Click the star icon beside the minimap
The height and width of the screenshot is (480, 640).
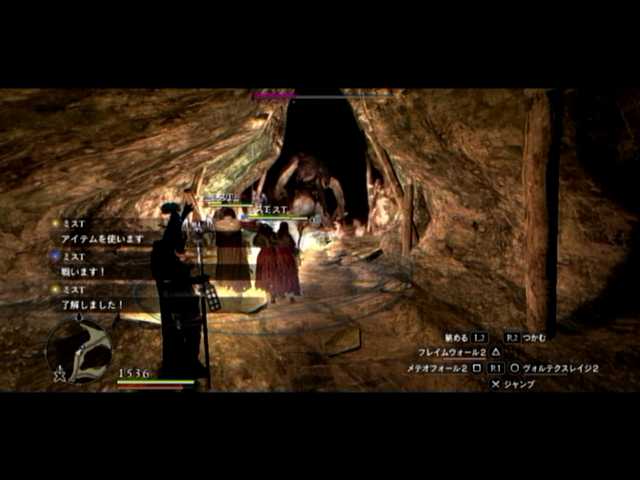pos(60,375)
